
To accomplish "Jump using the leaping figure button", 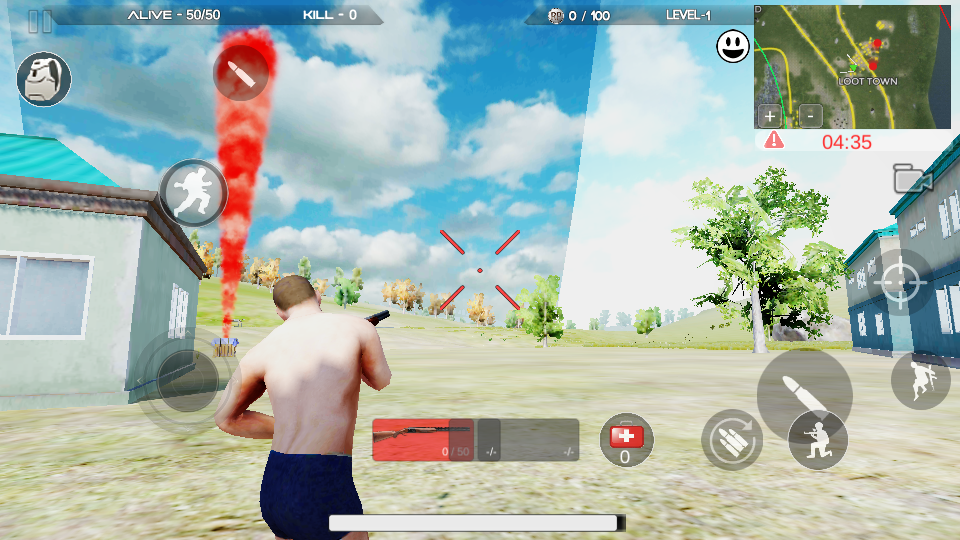I will point(919,380).
